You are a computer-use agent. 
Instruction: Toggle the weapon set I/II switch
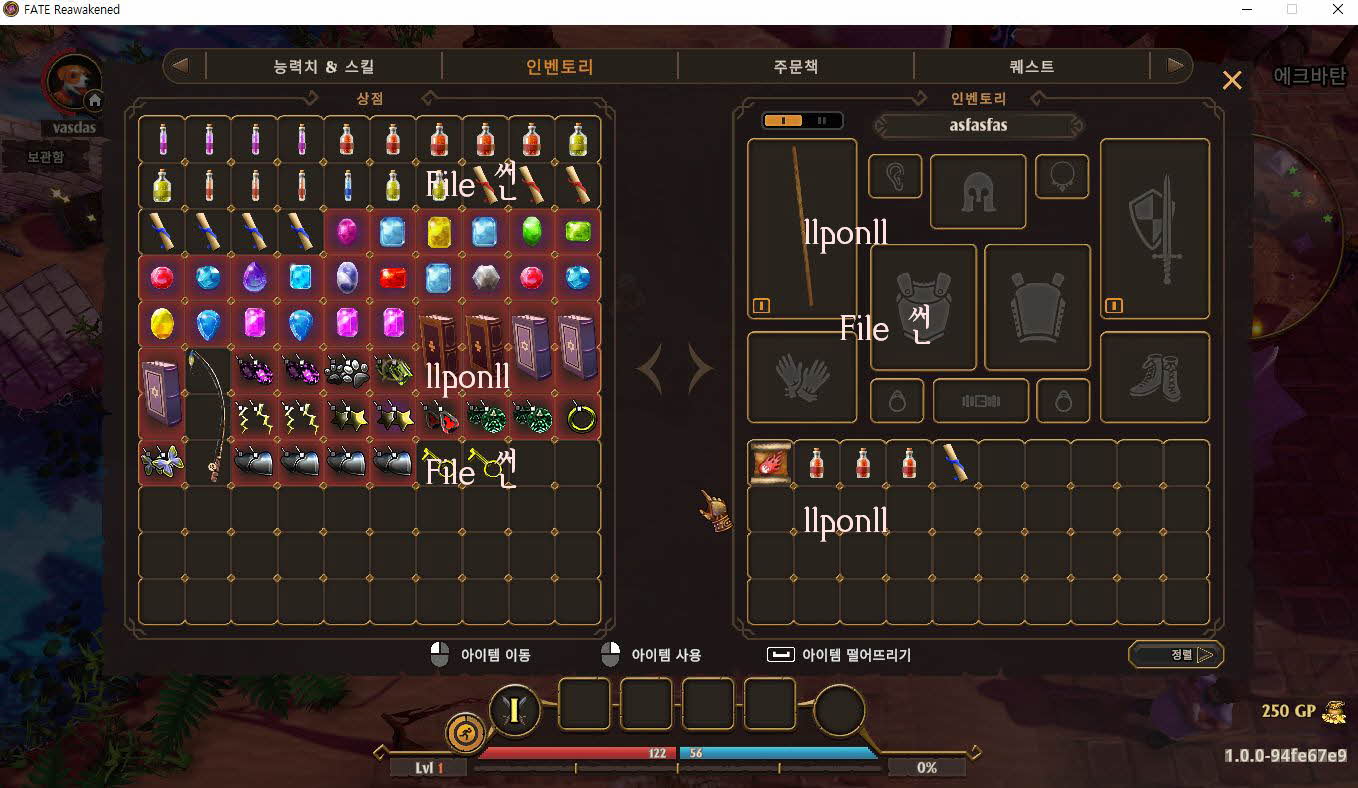pyautogui.click(x=802, y=121)
